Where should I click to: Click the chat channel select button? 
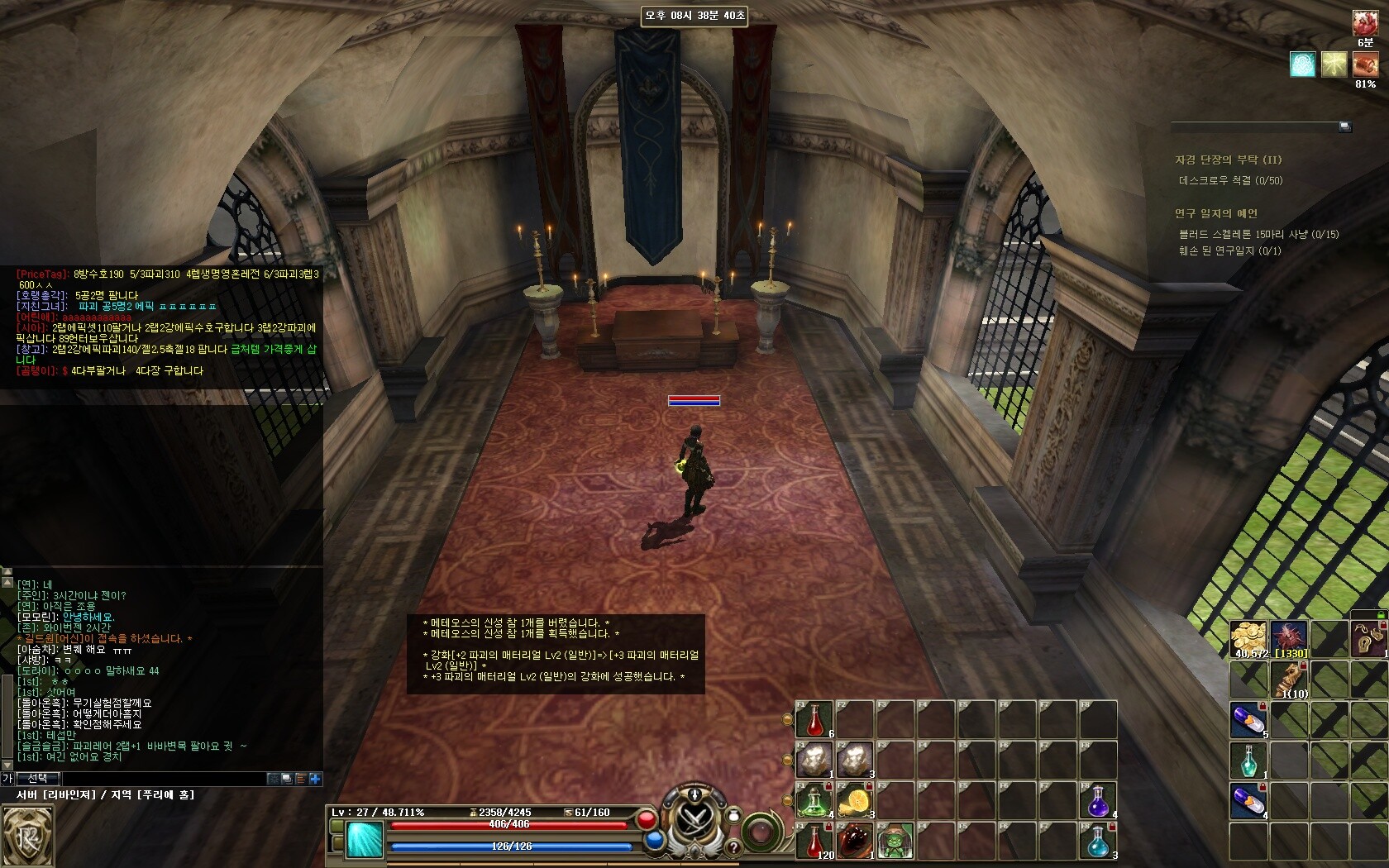37,779
